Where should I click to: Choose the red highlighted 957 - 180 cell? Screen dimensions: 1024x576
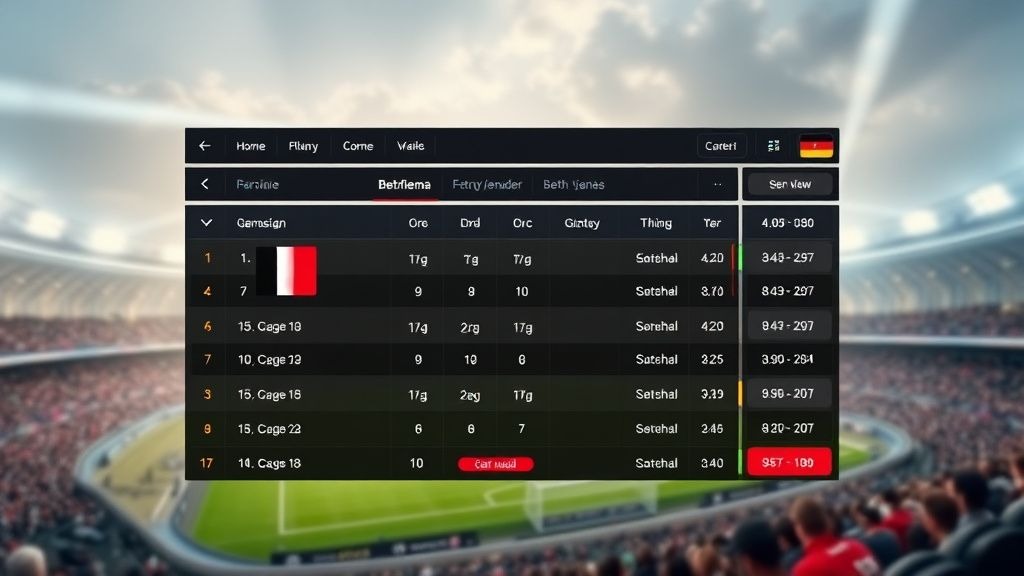(x=789, y=463)
